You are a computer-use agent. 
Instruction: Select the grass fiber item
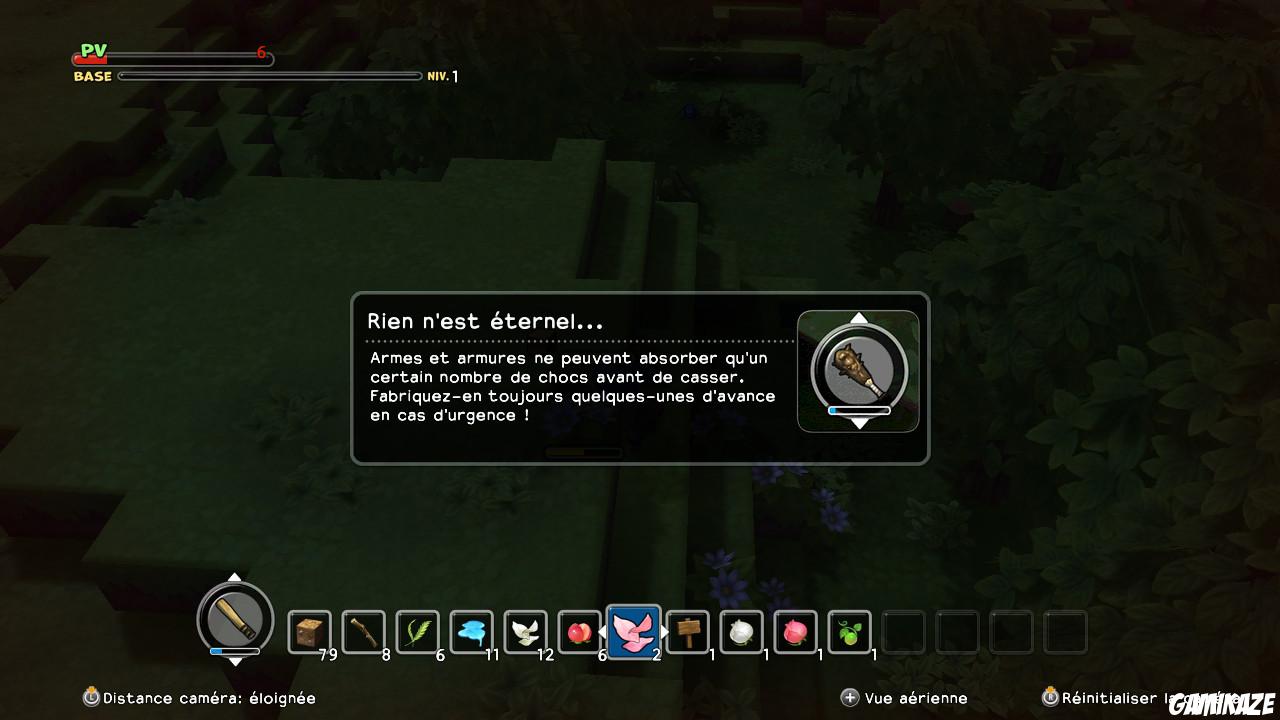[x=417, y=630]
